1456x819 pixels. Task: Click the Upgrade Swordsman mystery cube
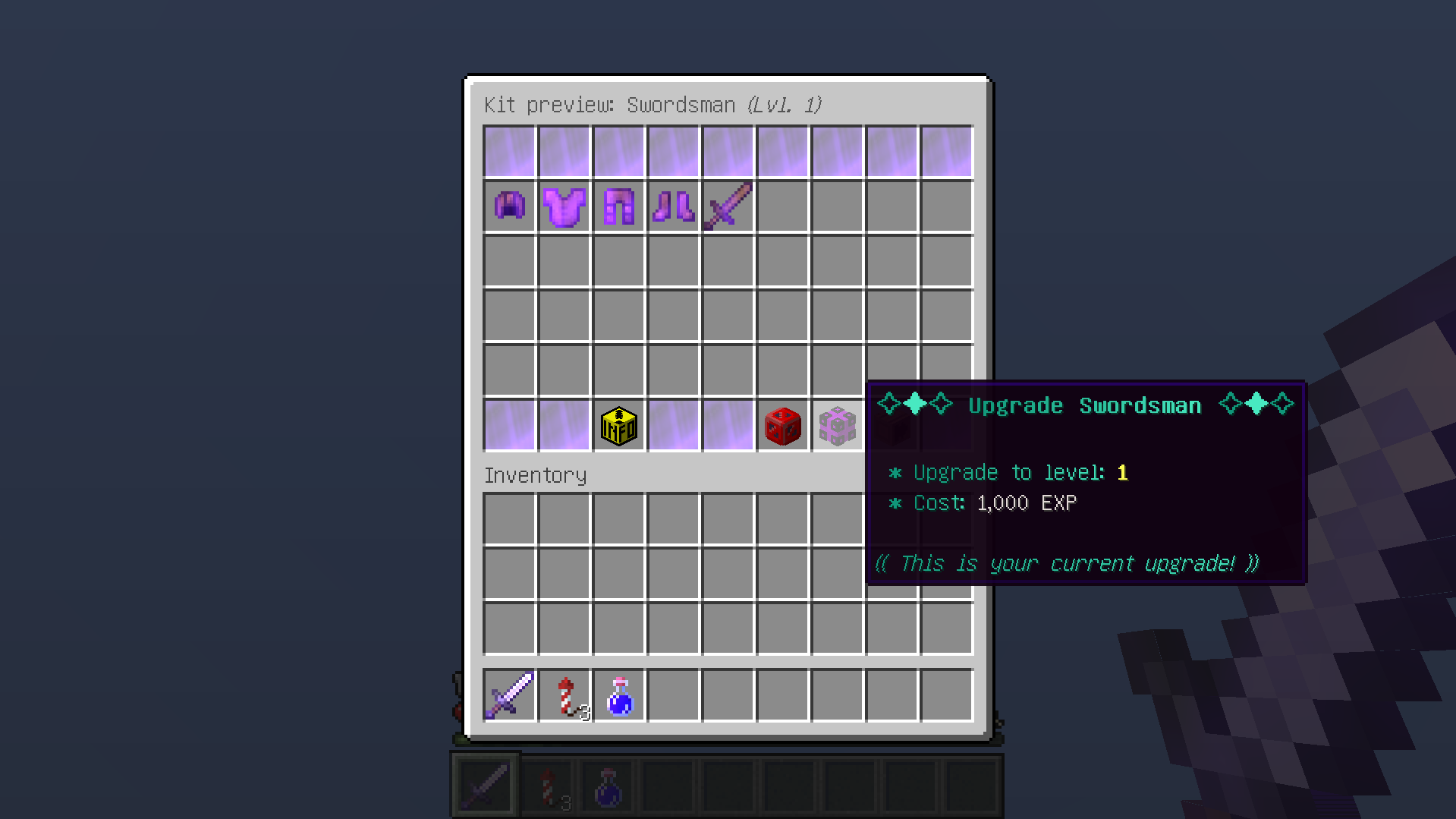point(837,425)
